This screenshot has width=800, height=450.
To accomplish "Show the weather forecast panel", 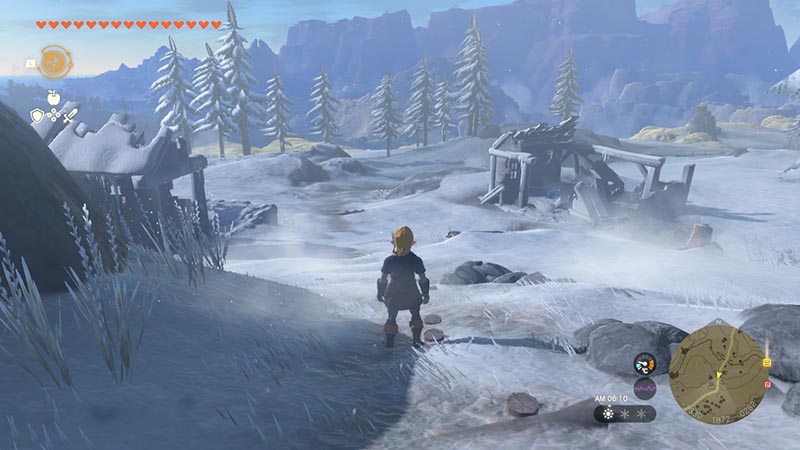I will click(625, 413).
